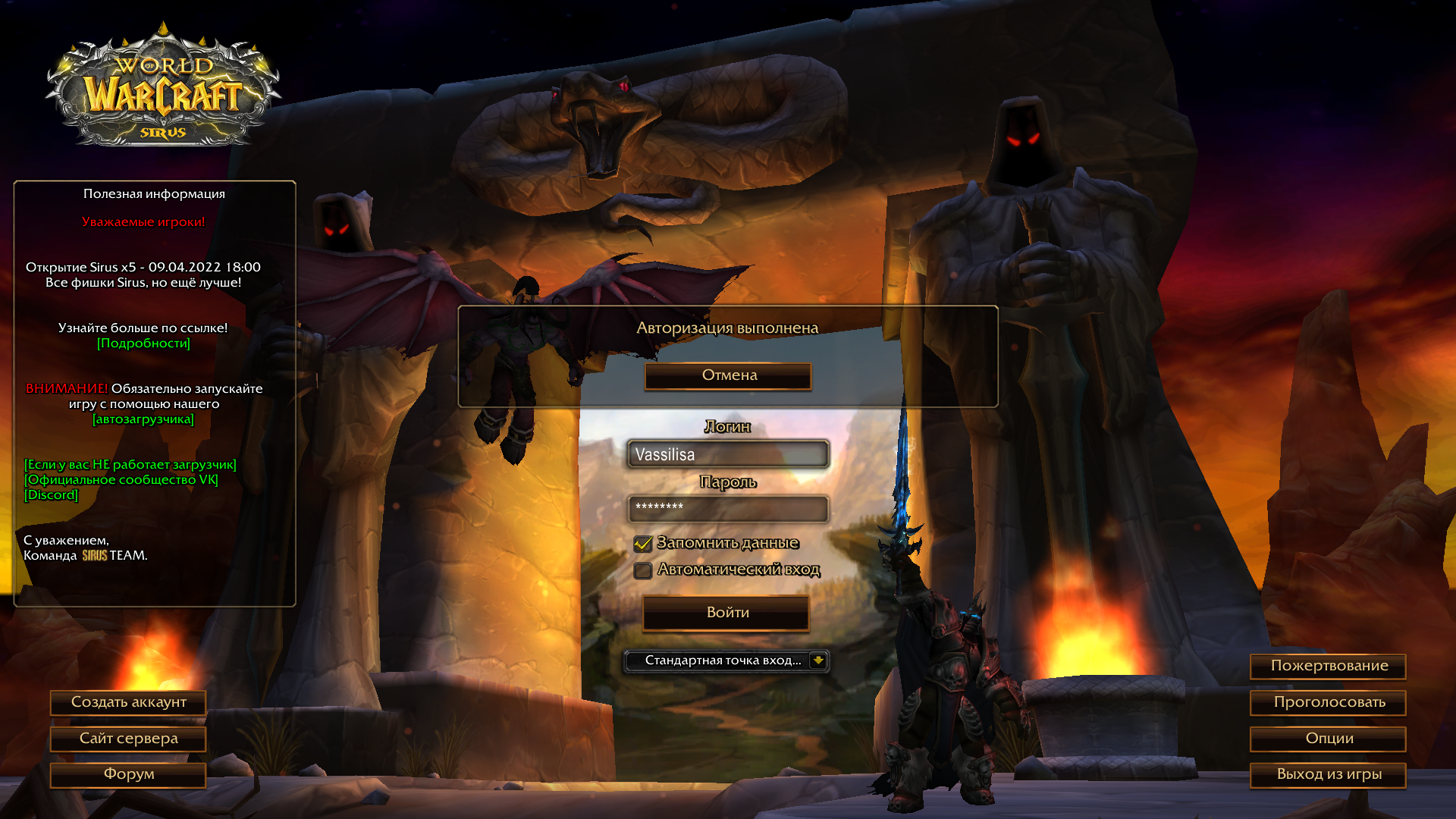Image resolution: width=1456 pixels, height=819 pixels.
Task: Click Создать аккаунт to create account
Action: pos(128,702)
